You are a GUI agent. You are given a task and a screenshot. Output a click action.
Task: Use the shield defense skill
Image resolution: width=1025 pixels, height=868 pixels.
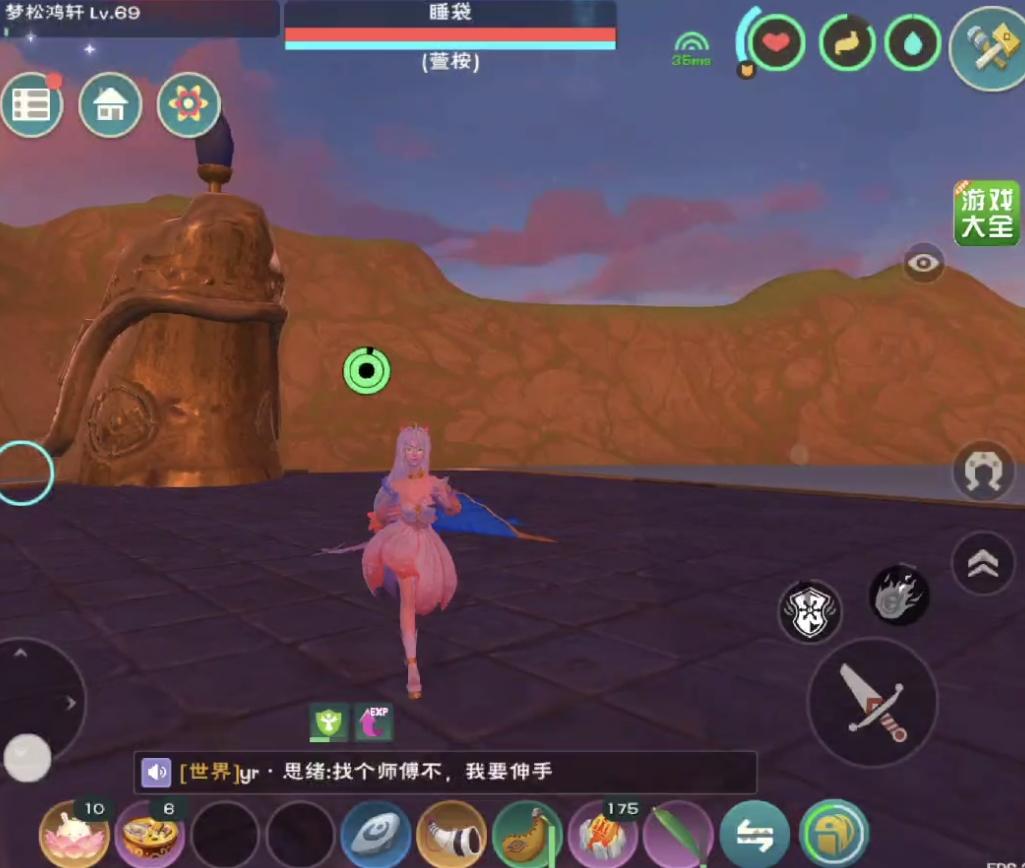point(810,612)
